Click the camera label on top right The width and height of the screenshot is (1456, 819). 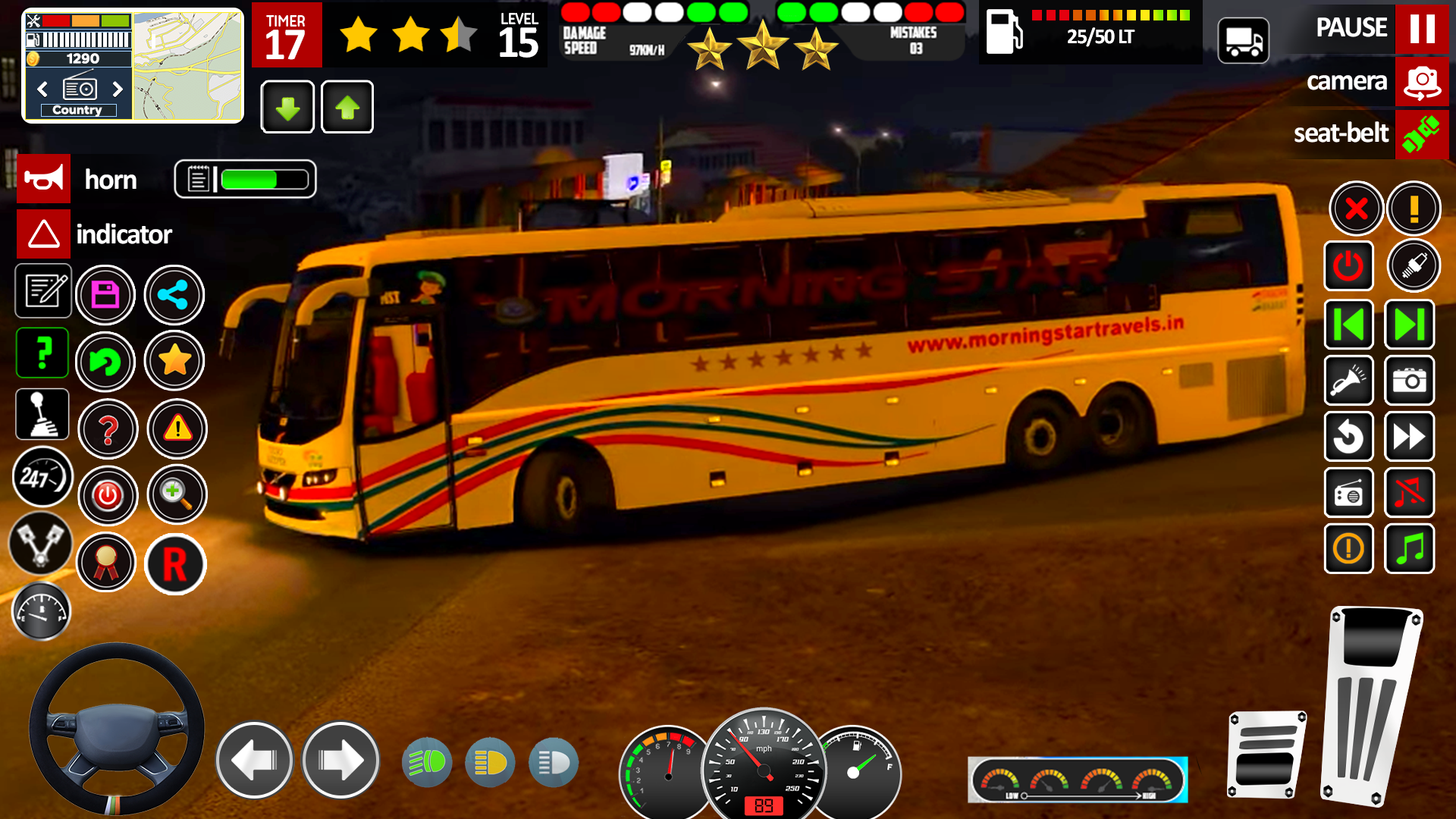(x=1348, y=82)
